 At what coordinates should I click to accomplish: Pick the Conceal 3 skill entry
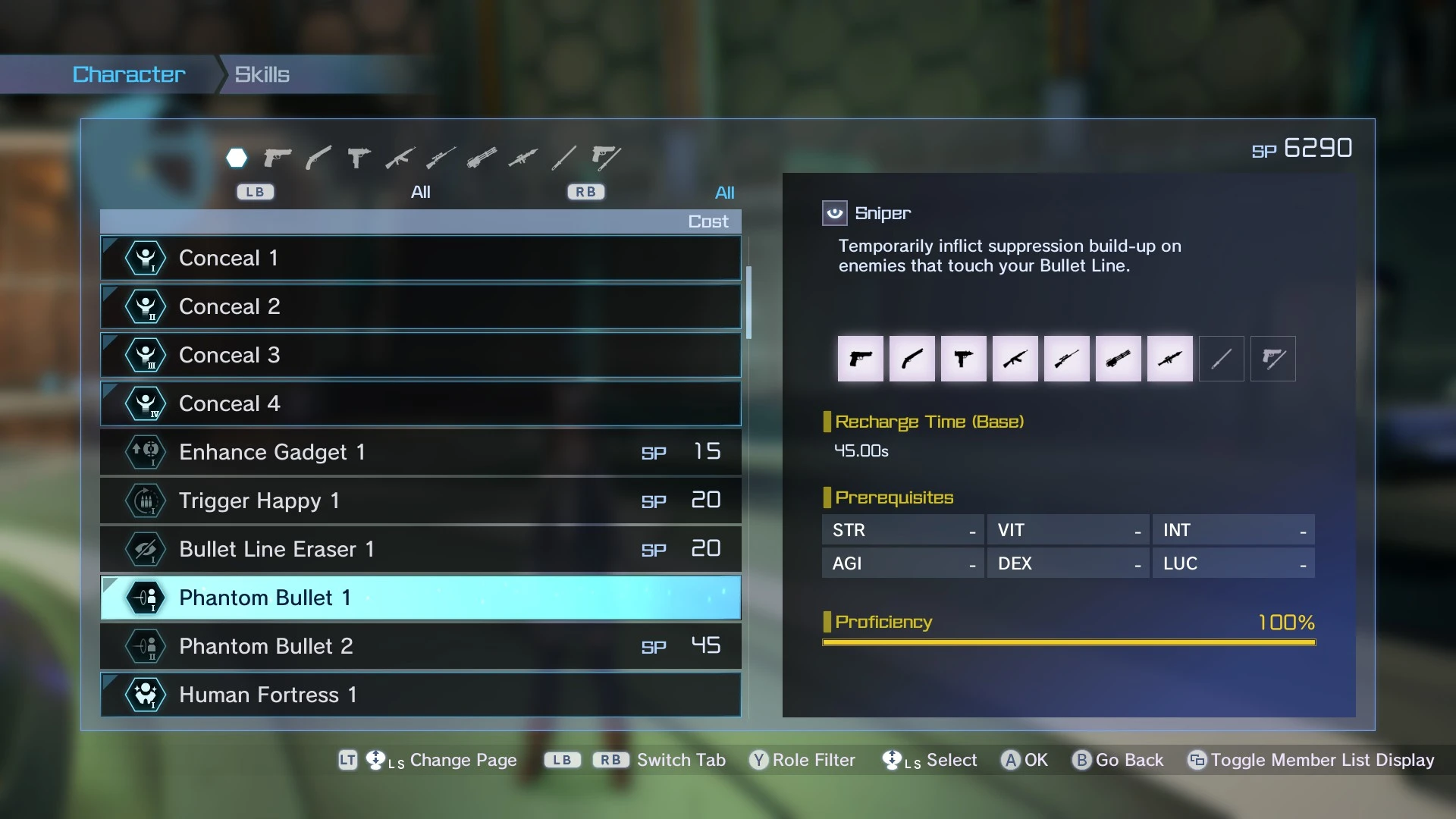coord(420,355)
